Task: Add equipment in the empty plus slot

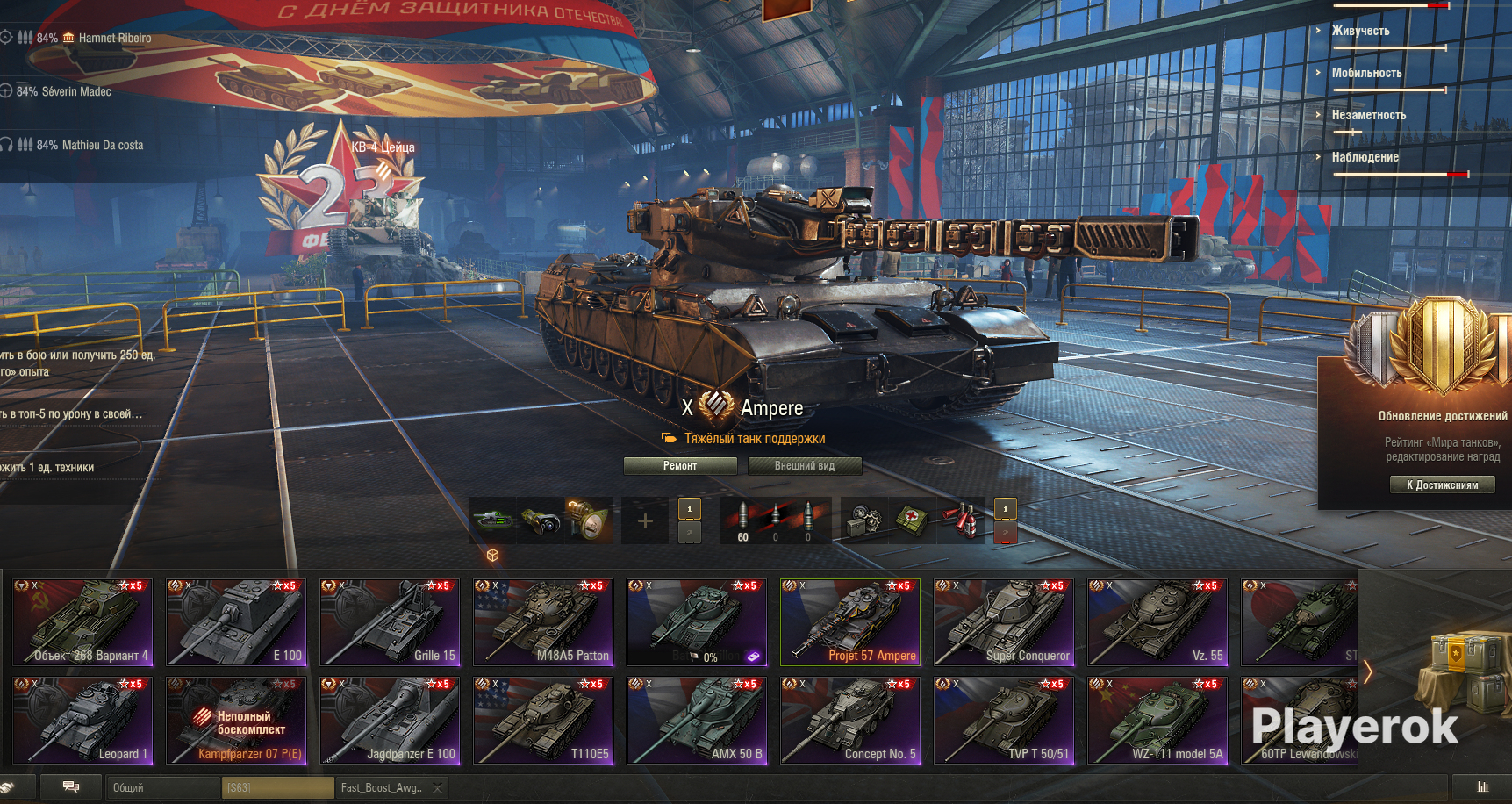Action: tap(645, 521)
